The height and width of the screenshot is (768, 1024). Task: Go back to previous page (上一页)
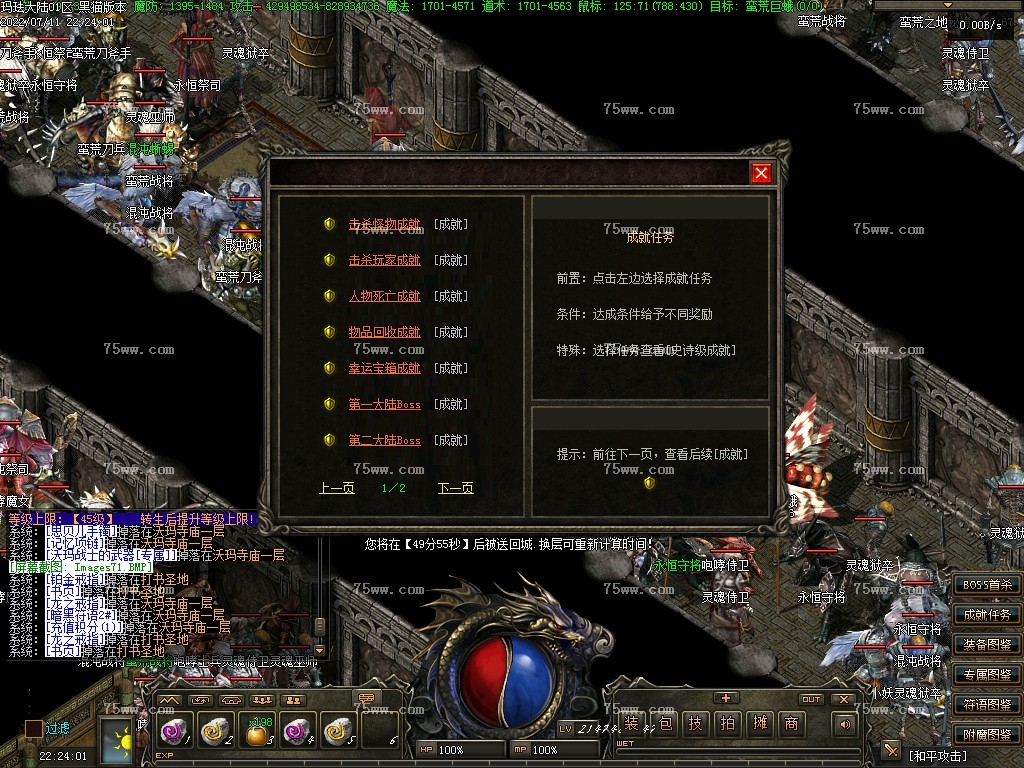(337, 488)
